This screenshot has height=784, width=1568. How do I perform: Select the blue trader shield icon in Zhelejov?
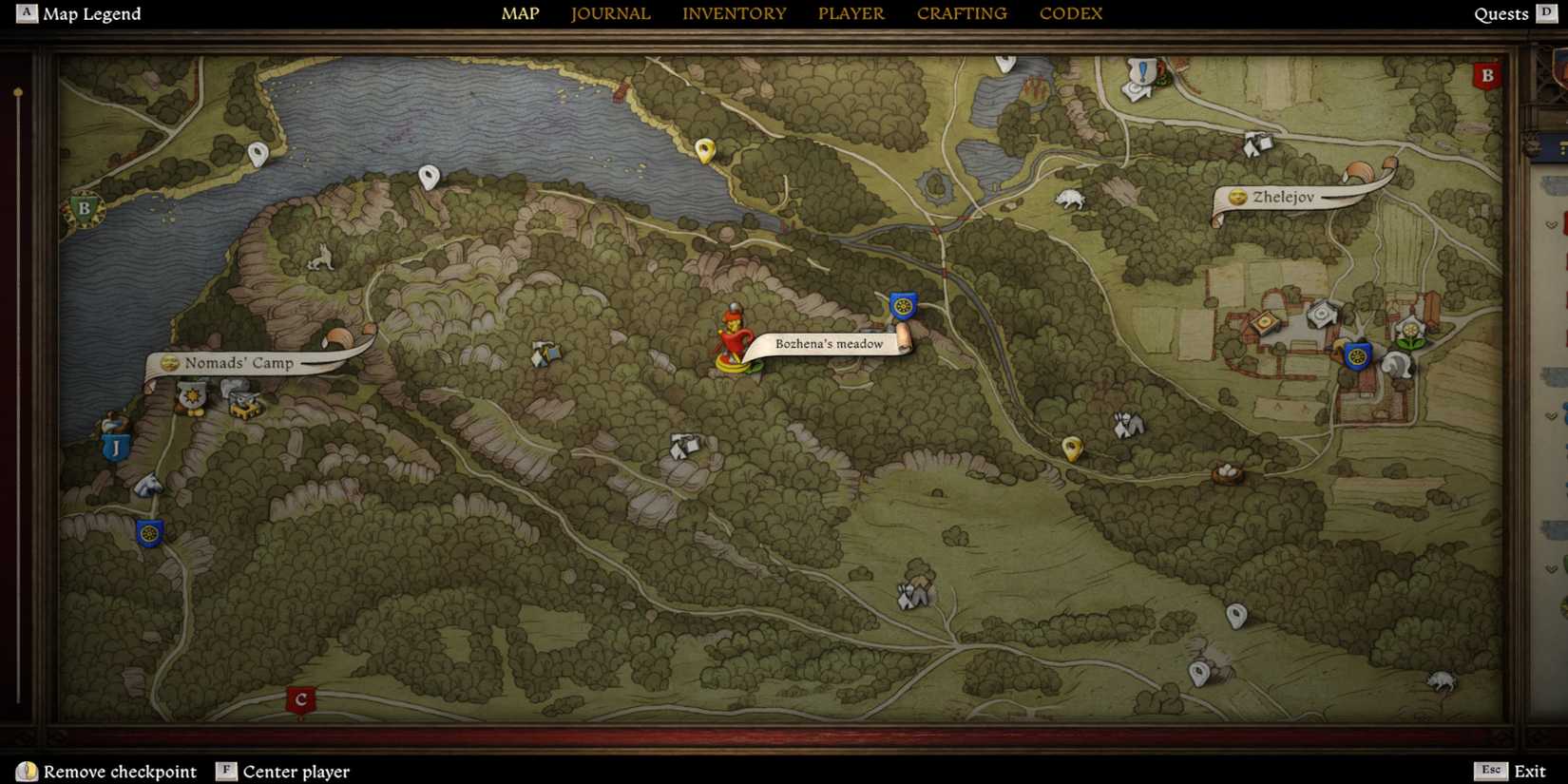[x=1356, y=354]
